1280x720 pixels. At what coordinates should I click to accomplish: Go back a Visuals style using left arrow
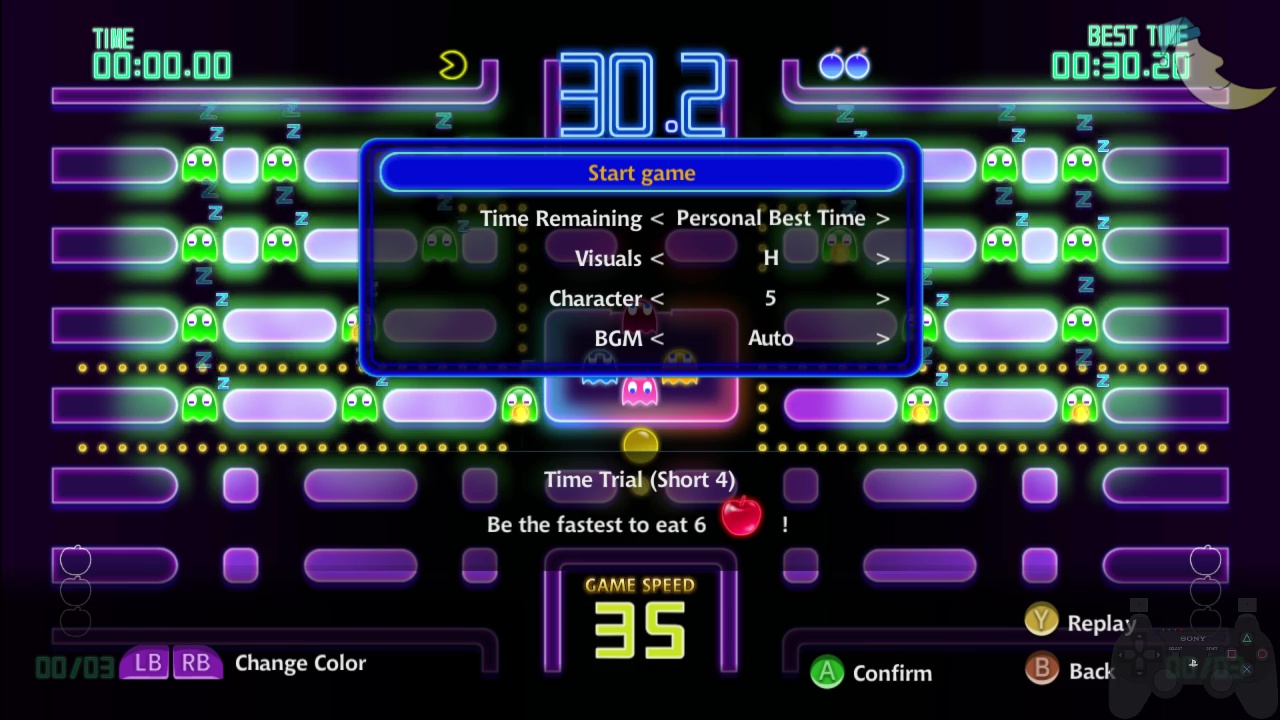(657, 258)
